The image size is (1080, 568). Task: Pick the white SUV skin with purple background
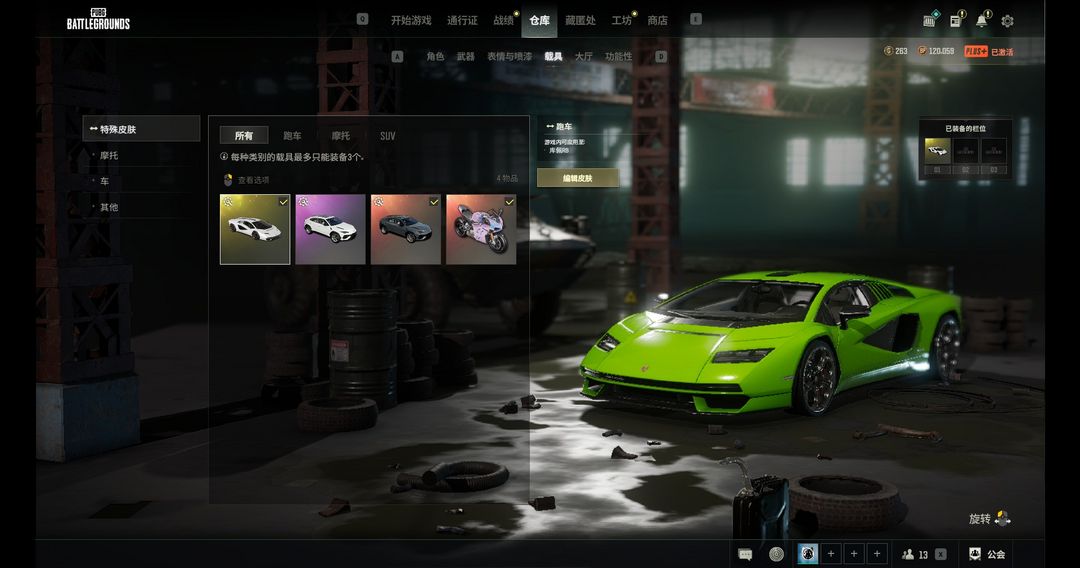coord(330,229)
